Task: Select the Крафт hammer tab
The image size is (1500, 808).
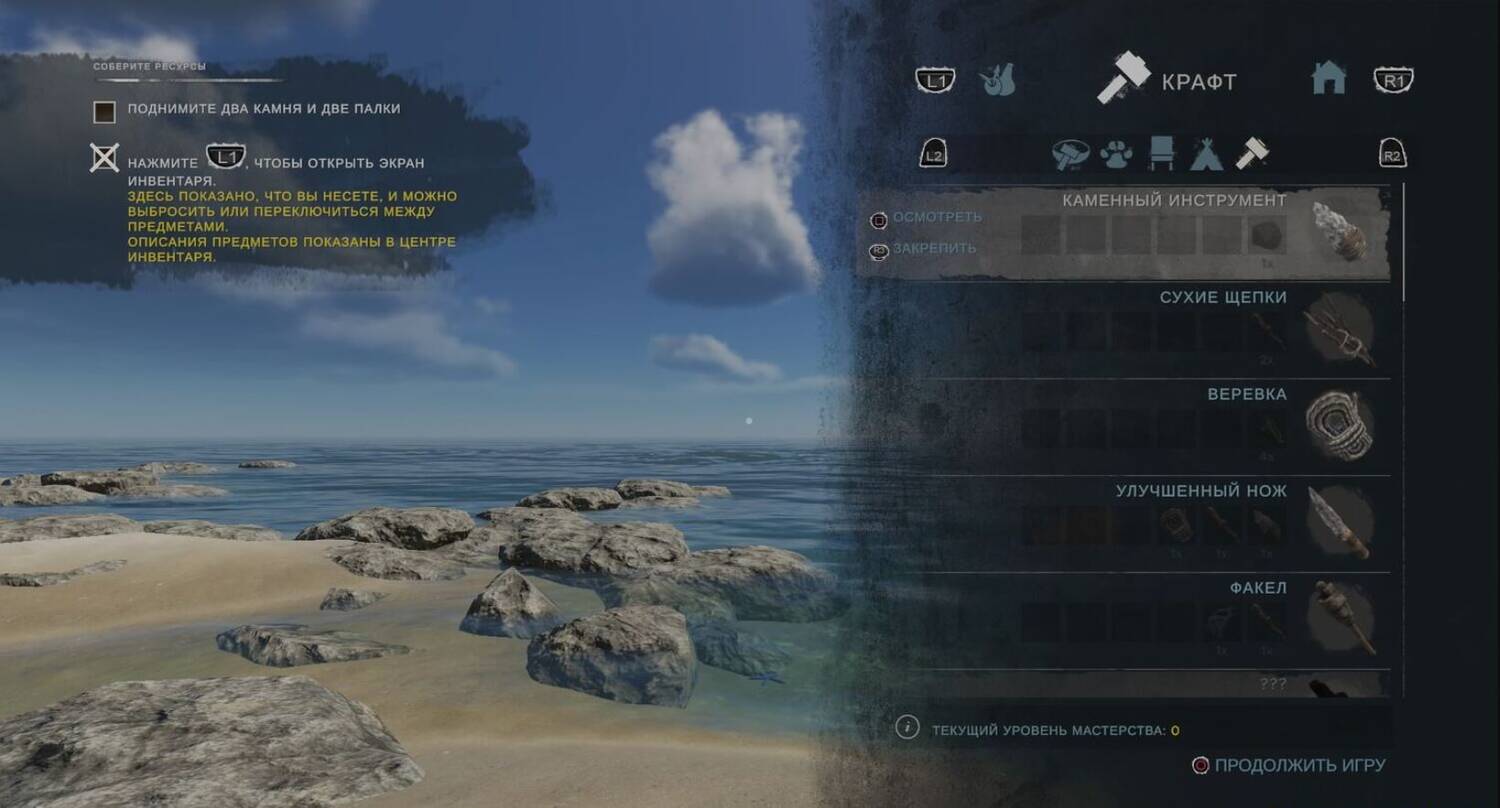Action: pyautogui.click(x=1167, y=81)
